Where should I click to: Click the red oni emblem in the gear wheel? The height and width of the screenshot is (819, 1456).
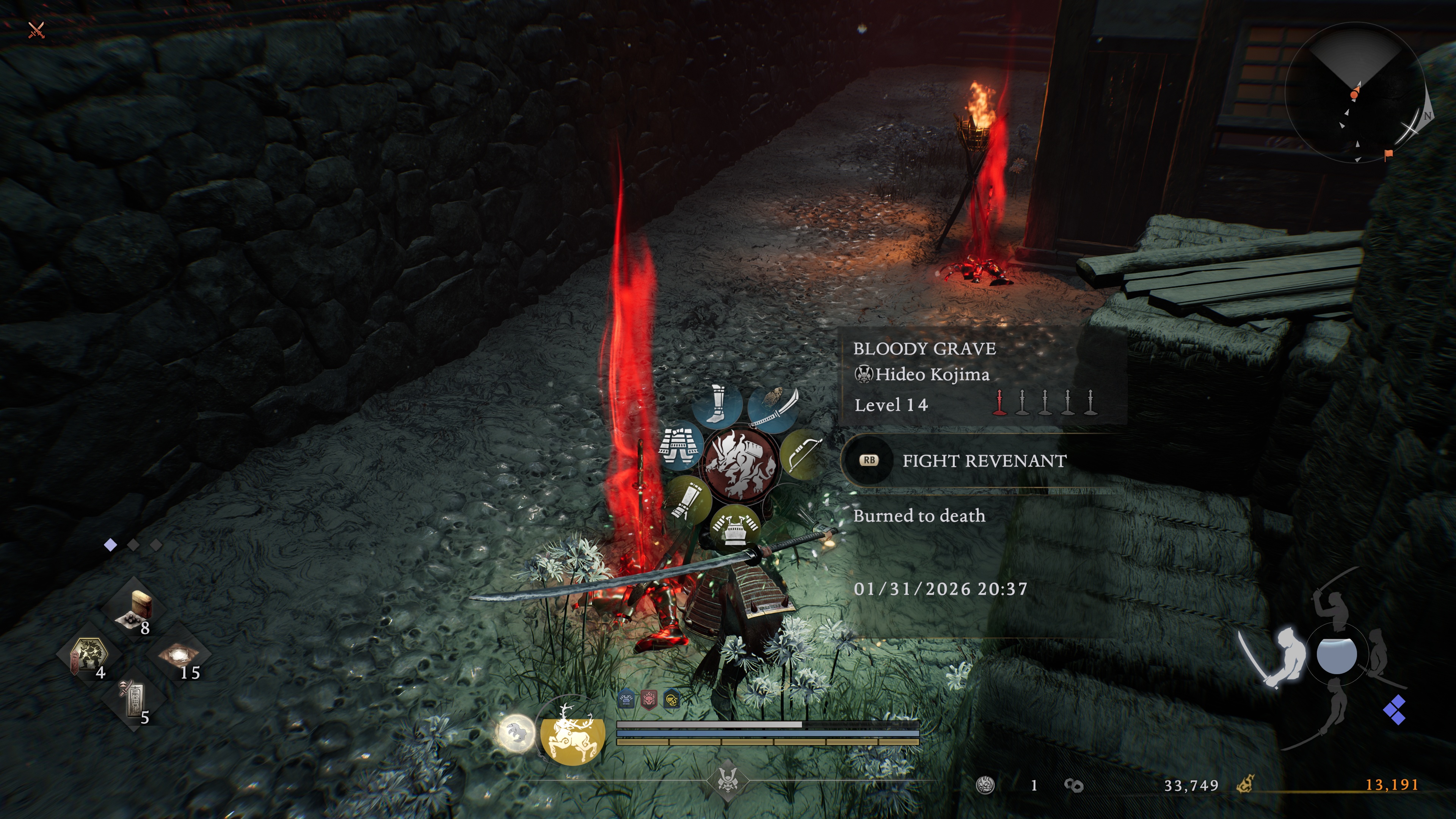[740, 463]
